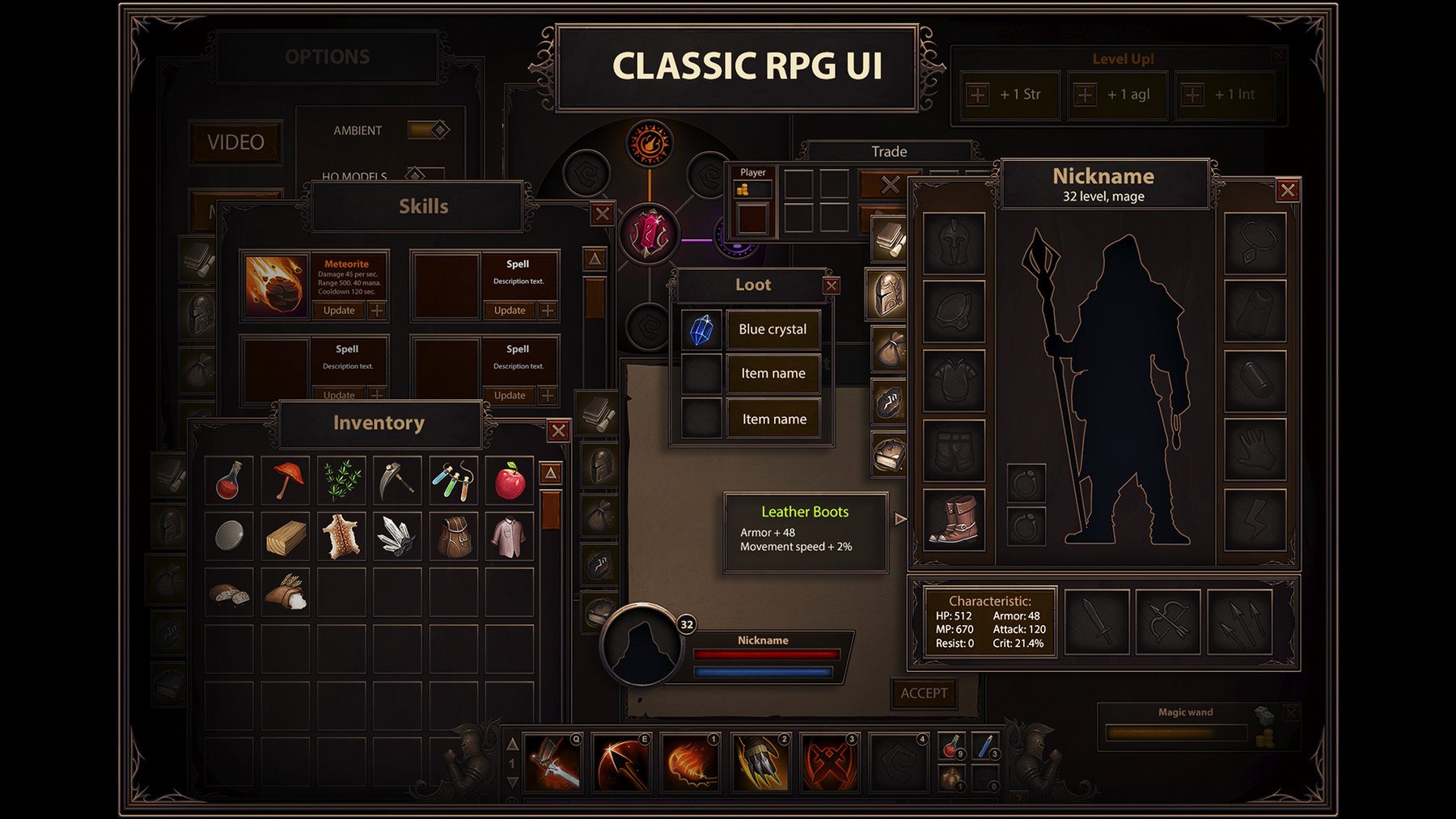Screen dimensions: 1456x819
Task: Click the hotbar page-down arrow
Action: 513,781
